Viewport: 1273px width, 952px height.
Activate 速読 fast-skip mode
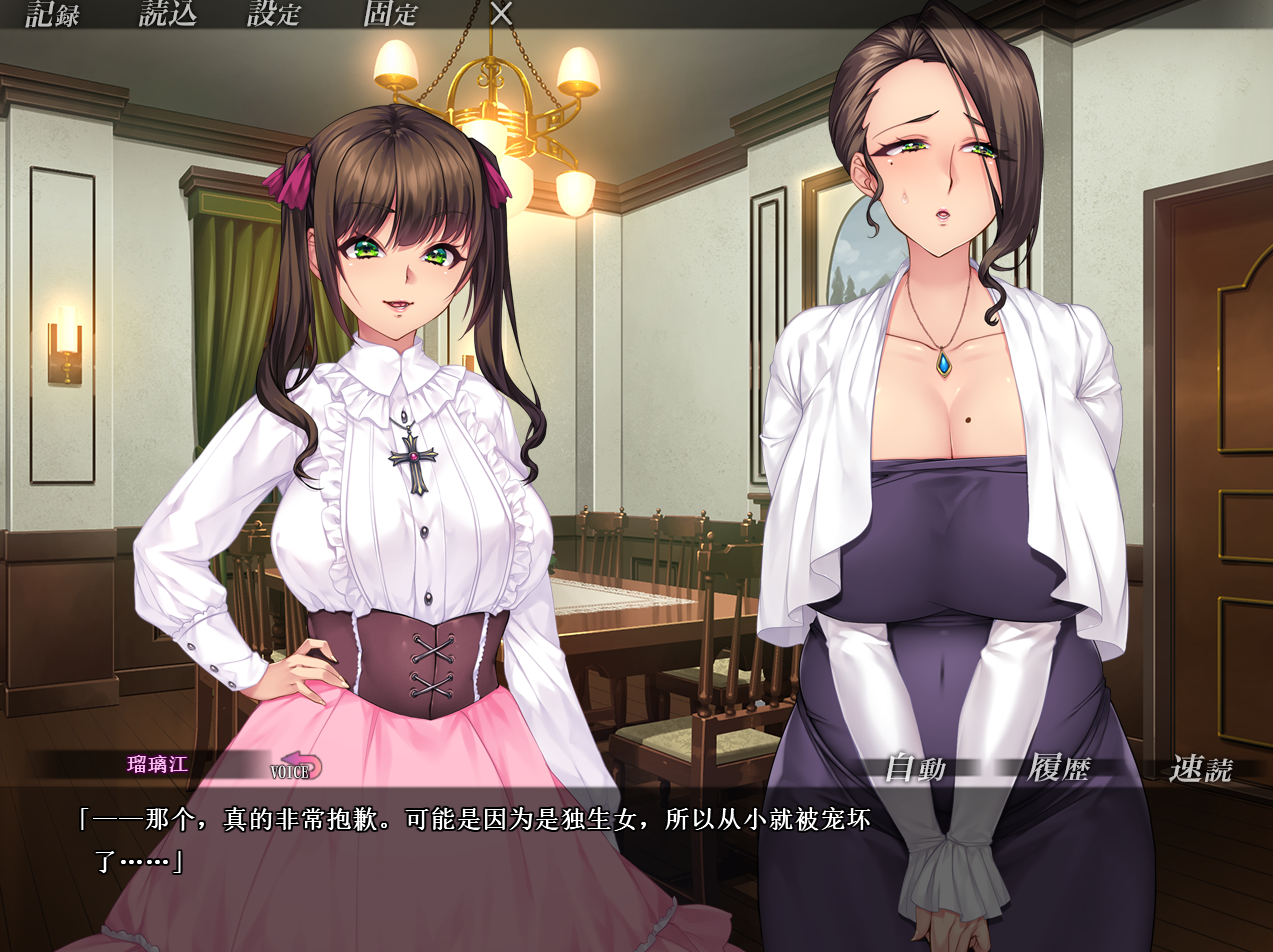tap(1201, 769)
